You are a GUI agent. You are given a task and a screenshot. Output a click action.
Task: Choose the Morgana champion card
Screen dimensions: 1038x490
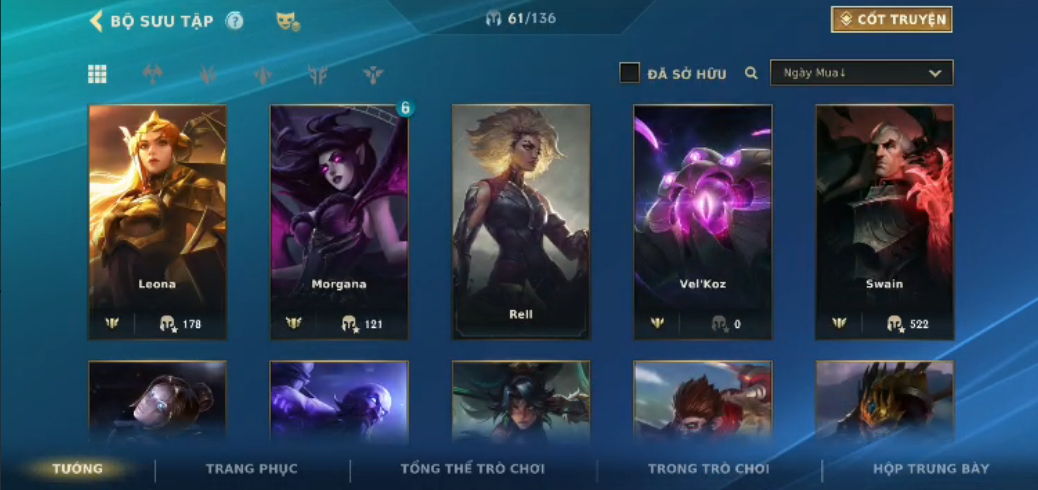click(339, 222)
